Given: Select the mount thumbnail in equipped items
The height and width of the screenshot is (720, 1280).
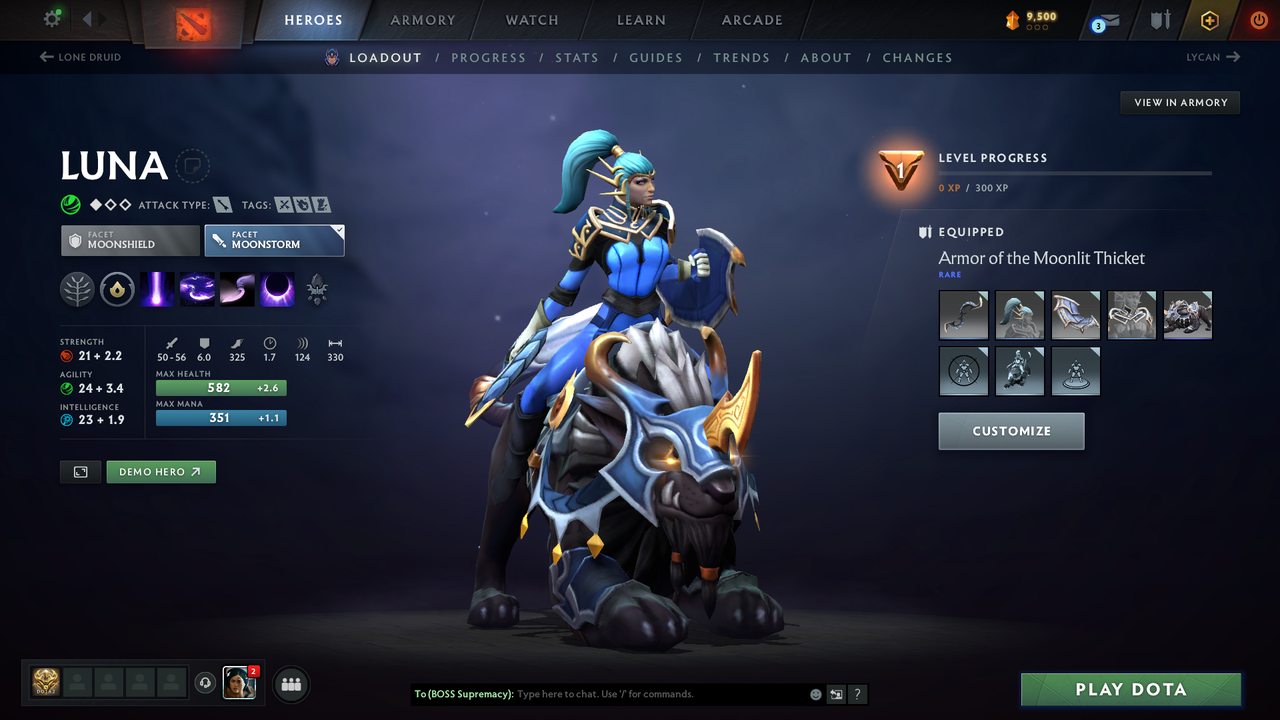Looking at the screenshot, I should pos(1188,314).
